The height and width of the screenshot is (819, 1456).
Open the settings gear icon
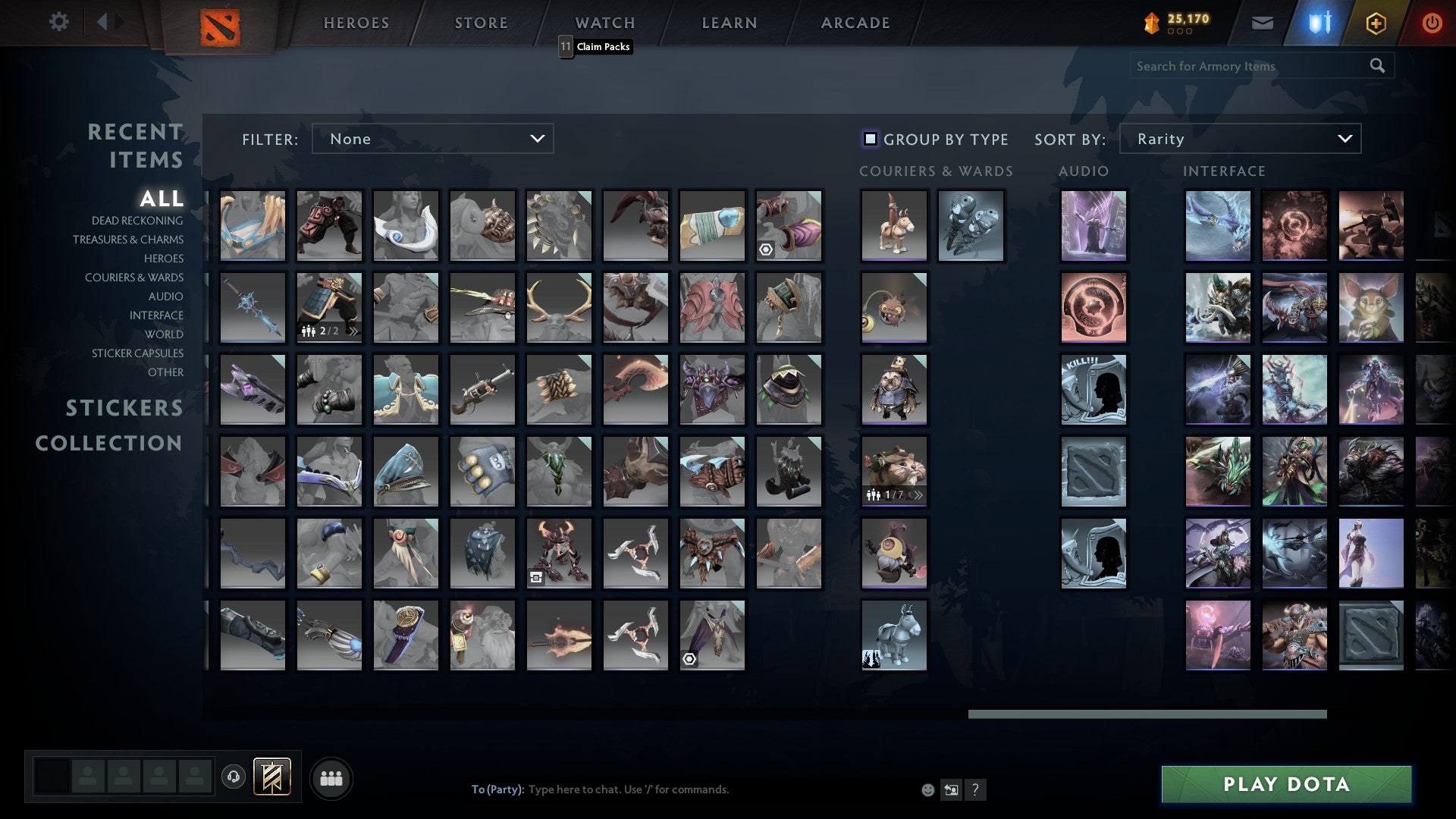tap(58, 22)
